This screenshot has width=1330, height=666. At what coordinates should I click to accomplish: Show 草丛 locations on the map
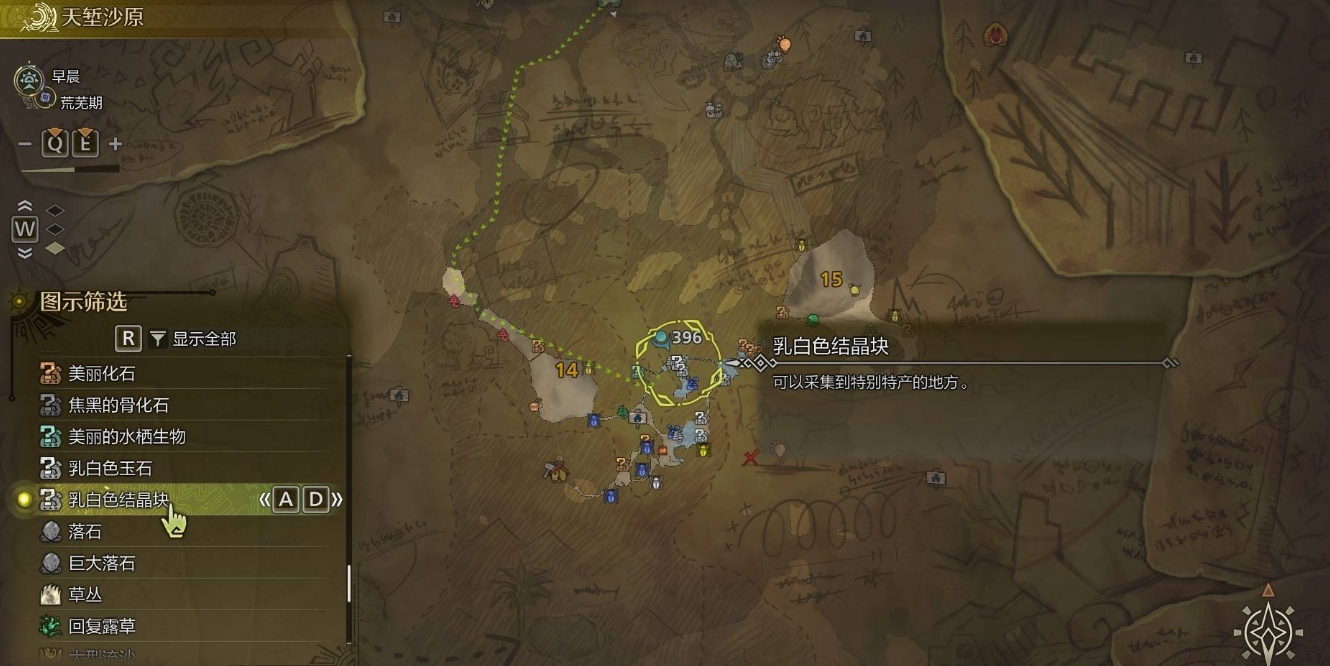tap(85, 595)
